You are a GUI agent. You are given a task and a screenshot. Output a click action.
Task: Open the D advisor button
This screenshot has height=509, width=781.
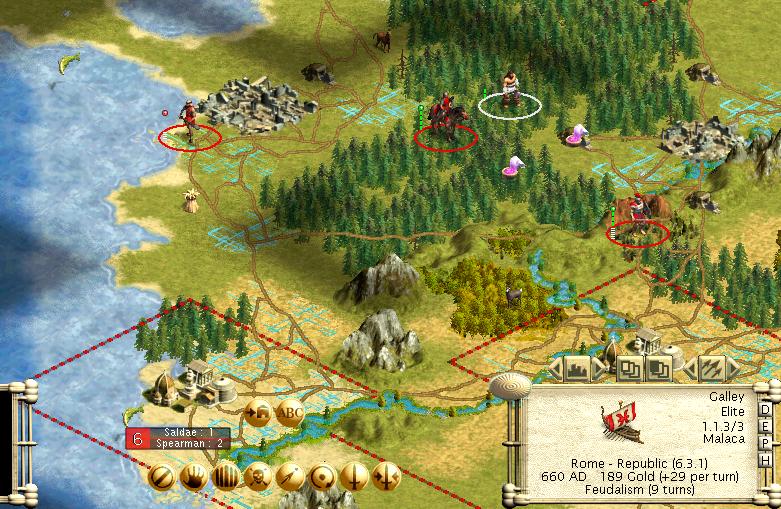pos(766,411)
